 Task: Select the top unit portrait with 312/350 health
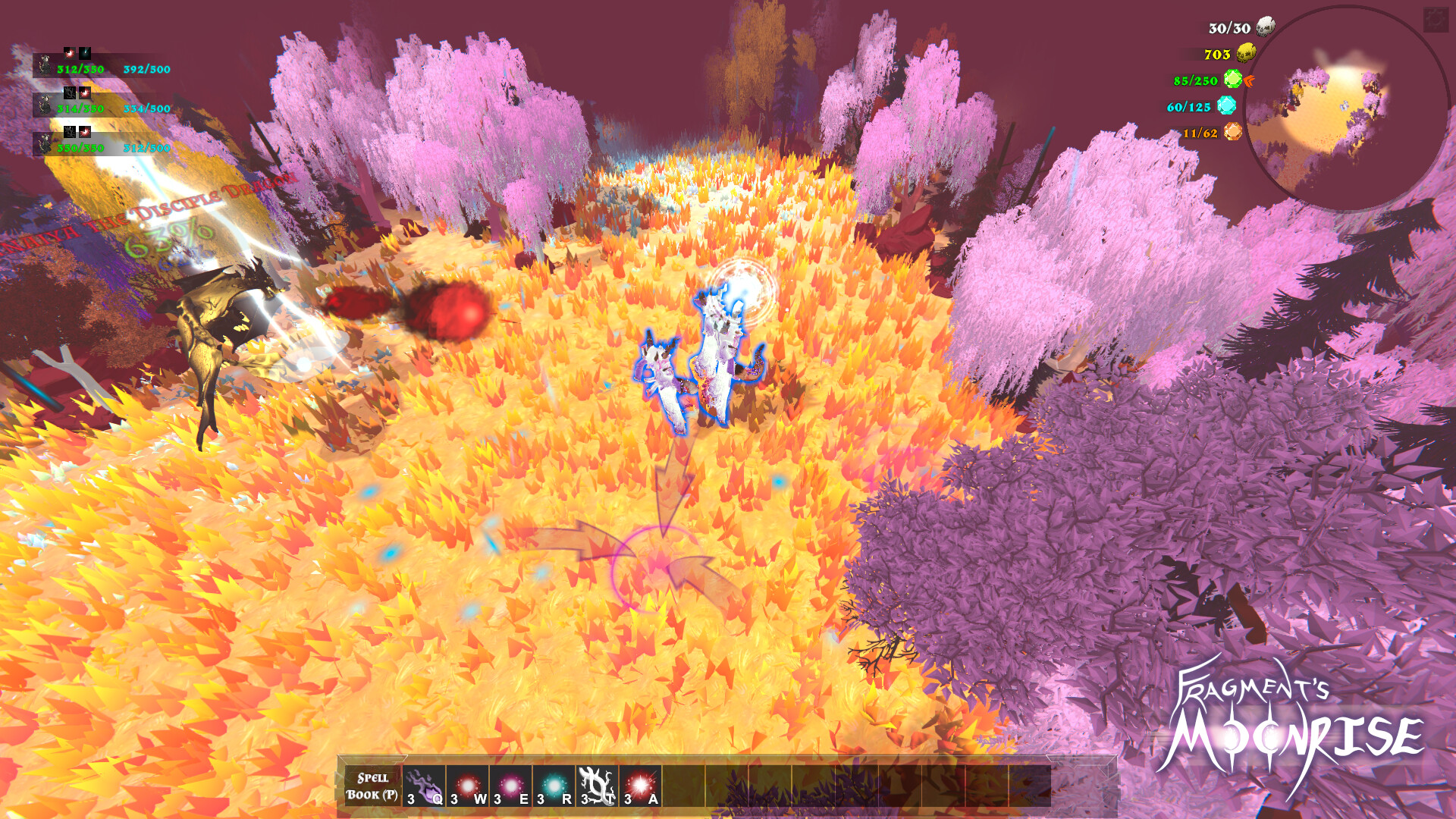tap(48, 66)
